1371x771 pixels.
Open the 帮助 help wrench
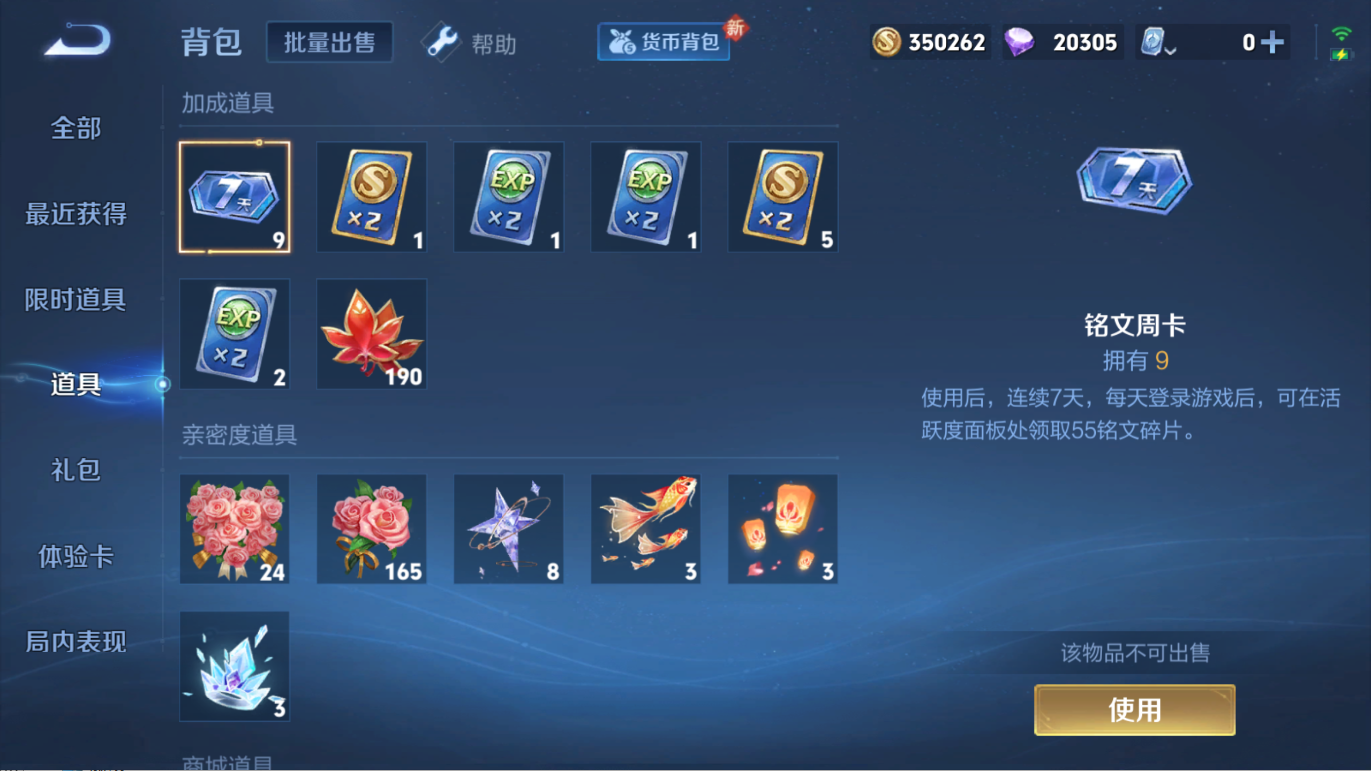point(469,43)
